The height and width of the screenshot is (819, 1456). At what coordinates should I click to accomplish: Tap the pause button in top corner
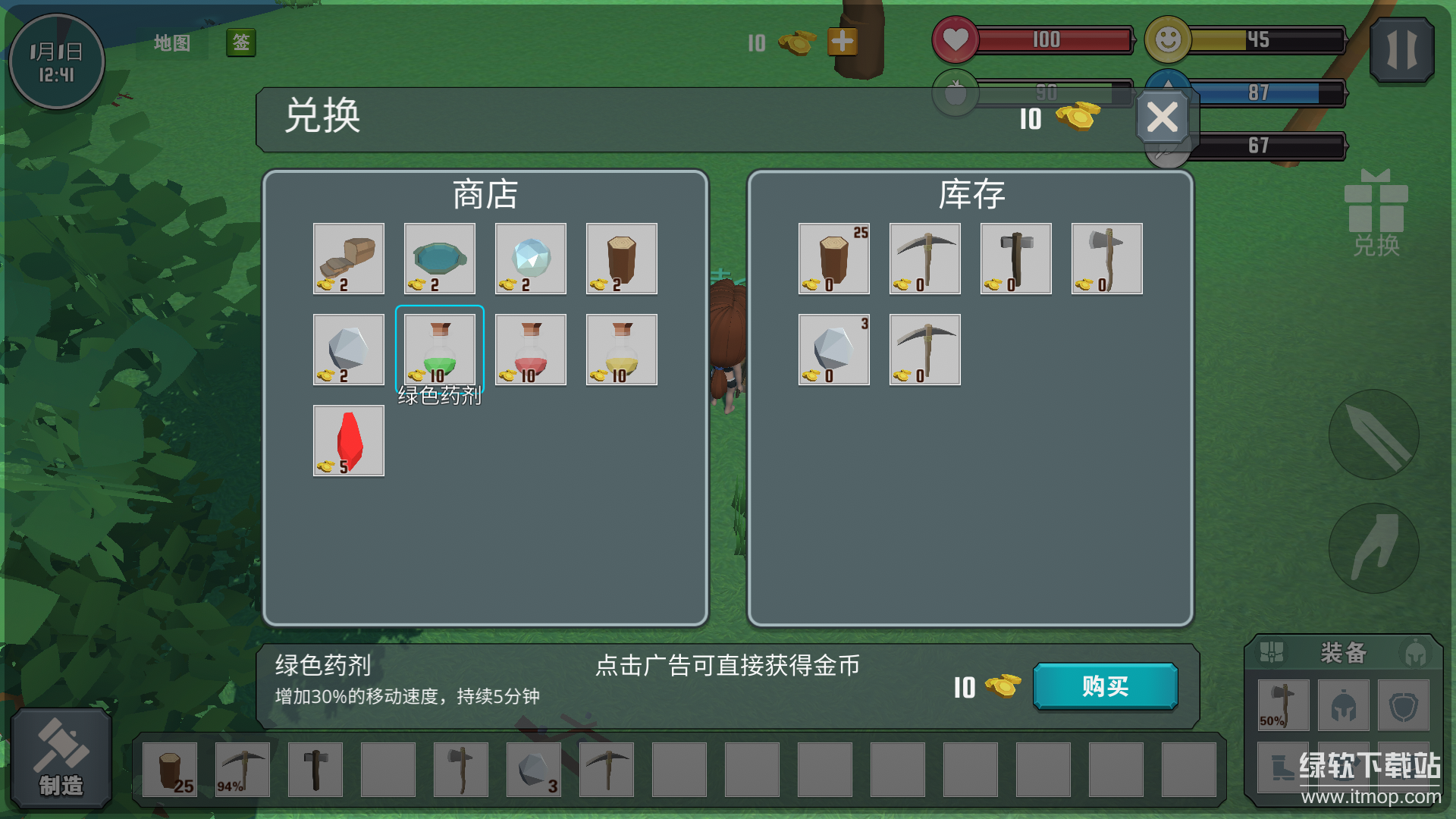tap(1401, 51)
